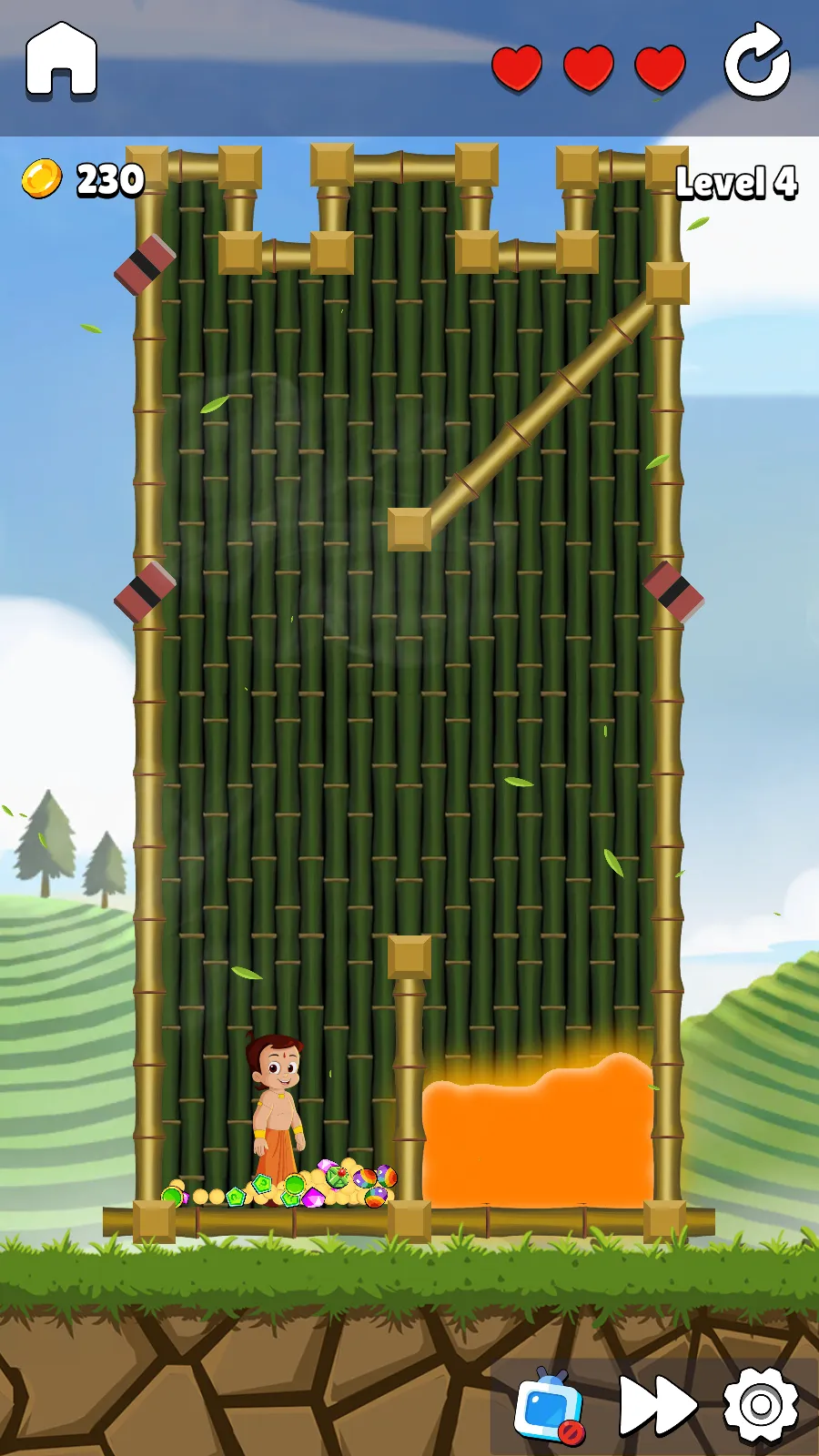Skip the level with the fast-forward button
Viewport: 819px width, 1456px height.
657,1405
